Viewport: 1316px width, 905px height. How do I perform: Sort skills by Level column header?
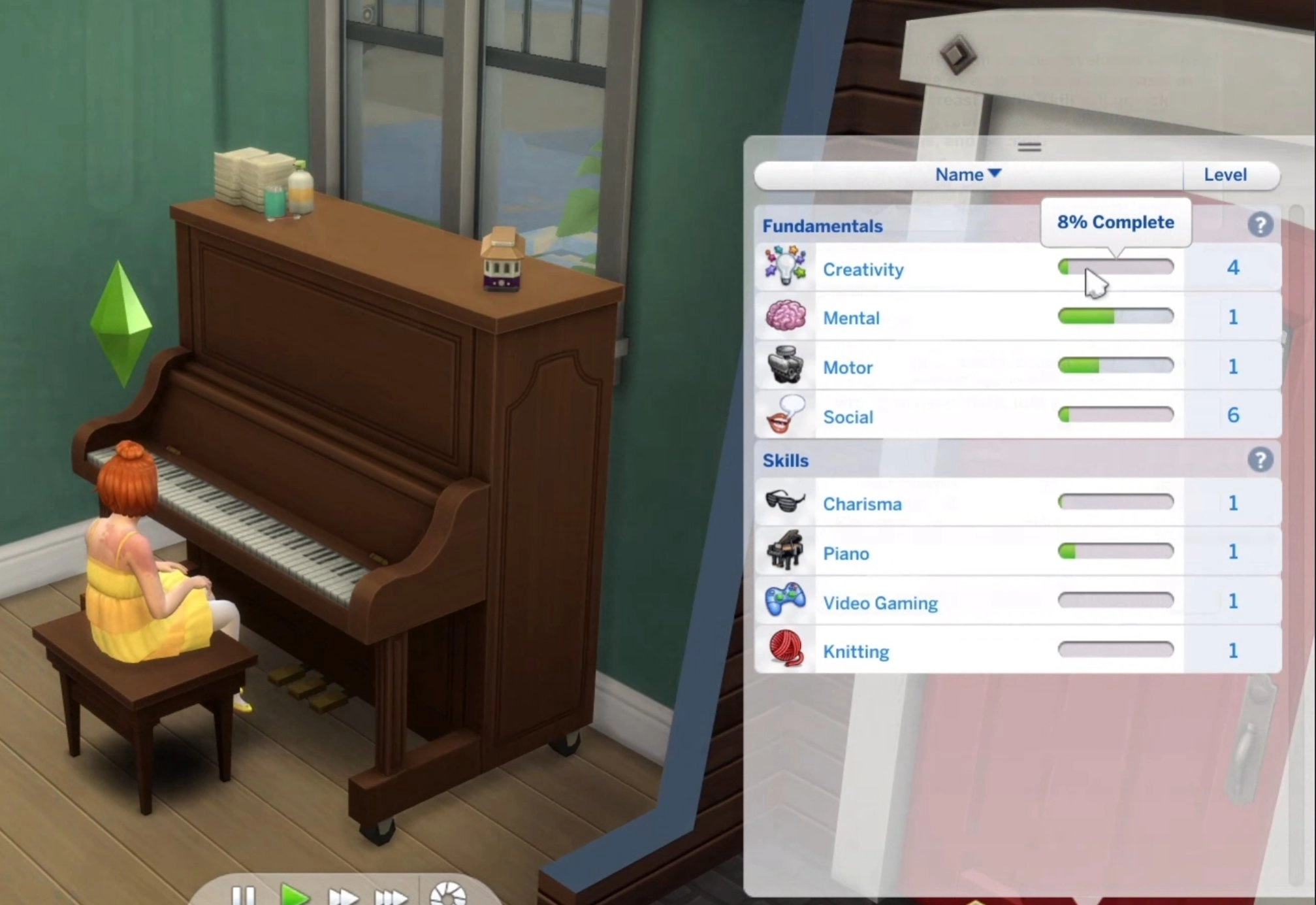coord(1225,175)
